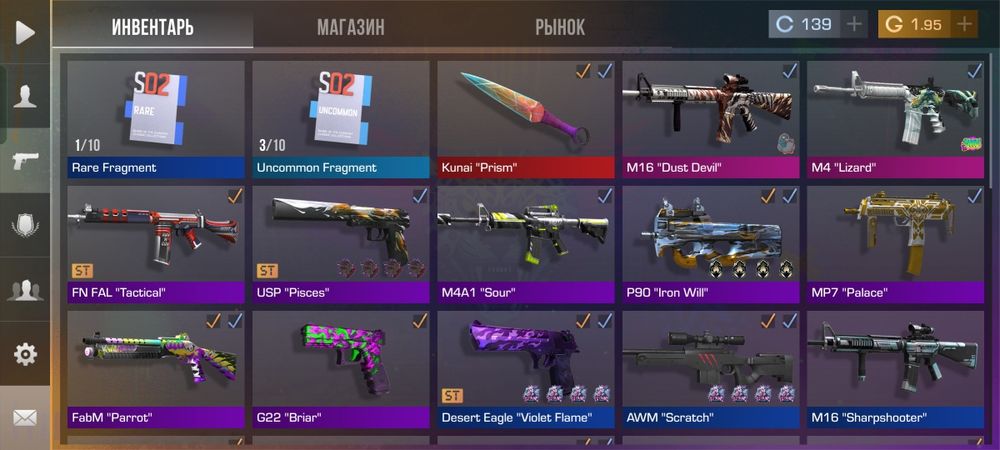The width and height of the screenshot is (1000, 450).
Task: Open the player profile sidebar icon
Action: point(25,96)
